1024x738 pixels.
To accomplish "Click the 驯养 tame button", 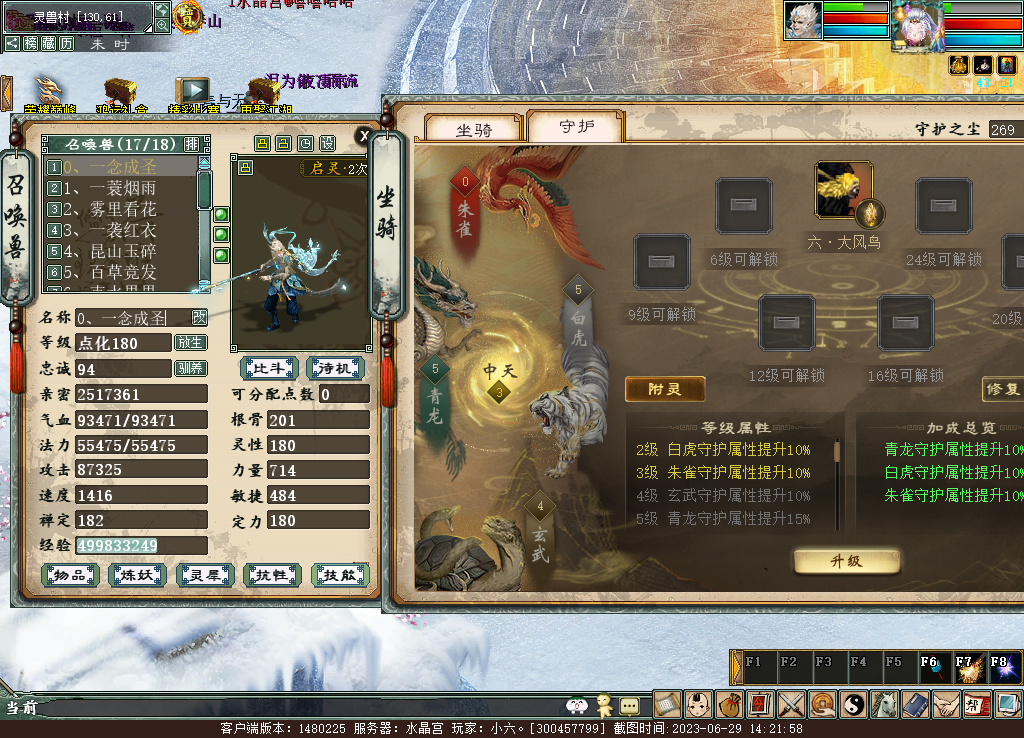I will (190, 368).
